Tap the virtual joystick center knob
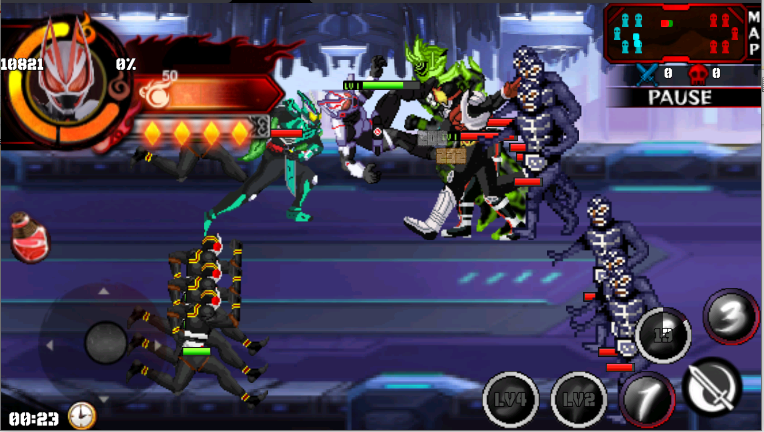Screen dimensions: 764x432 click(x=106, y=343)
